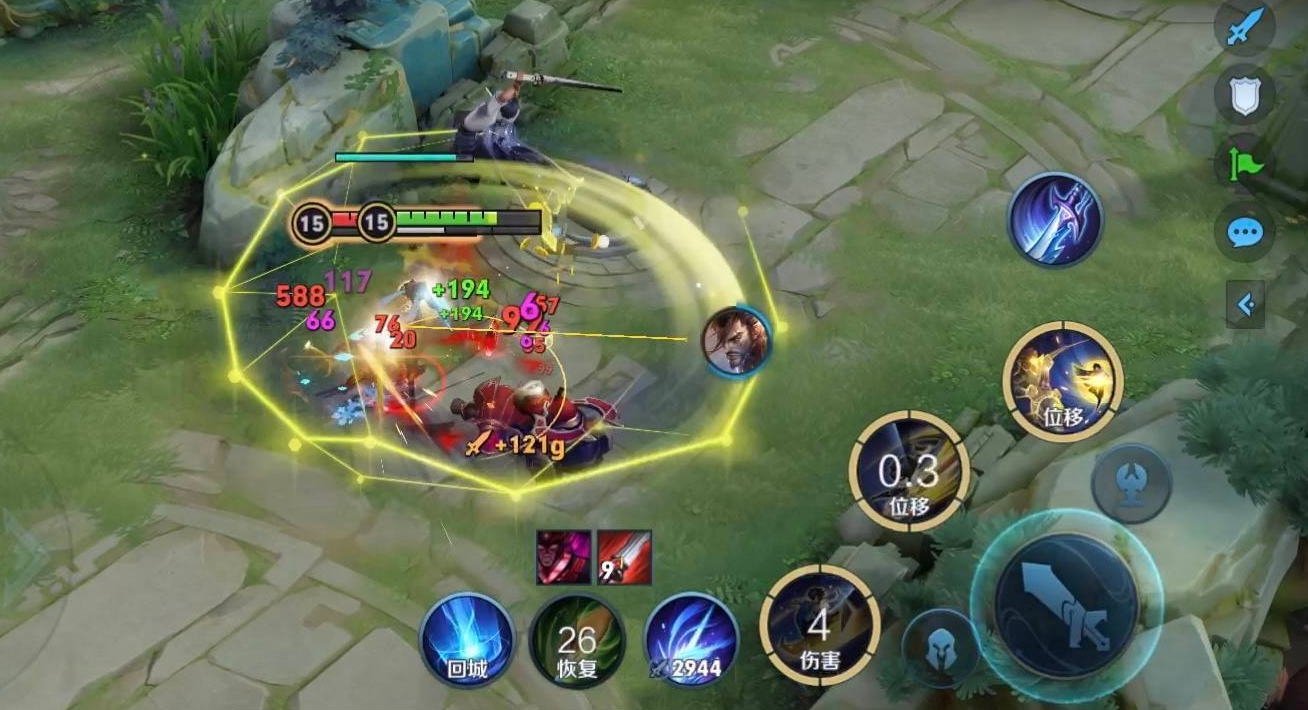Screen dimensions: 1308x710
Task: Lock onto the enemy hero portrait
Action: tap(737, 341)
